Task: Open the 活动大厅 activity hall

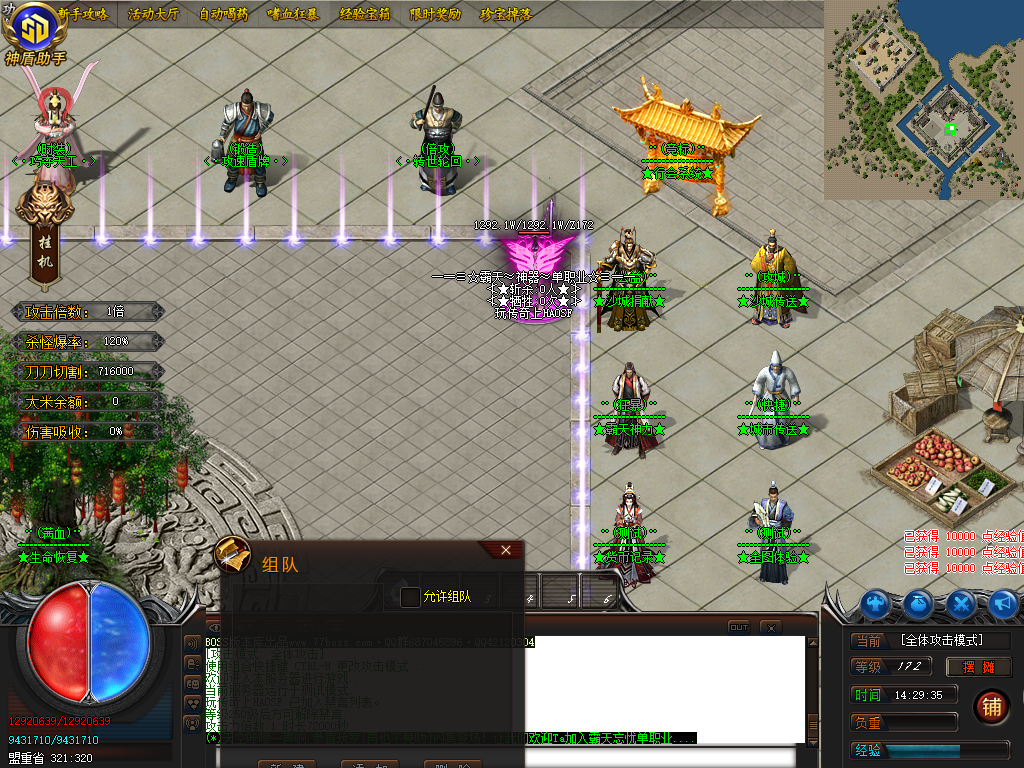Action: [153, 14]
